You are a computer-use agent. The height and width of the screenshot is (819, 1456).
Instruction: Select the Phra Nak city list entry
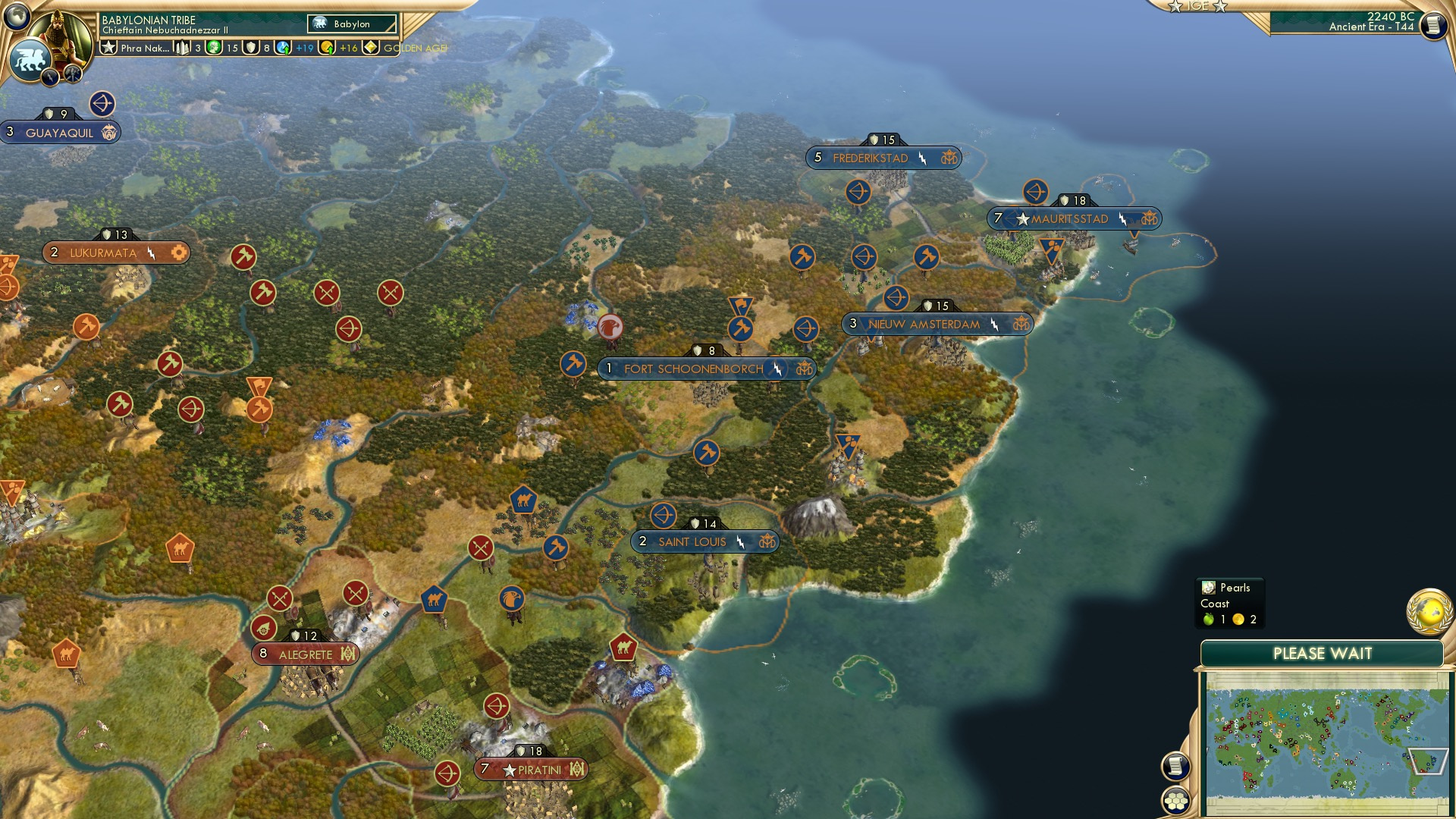click(145, 48)
